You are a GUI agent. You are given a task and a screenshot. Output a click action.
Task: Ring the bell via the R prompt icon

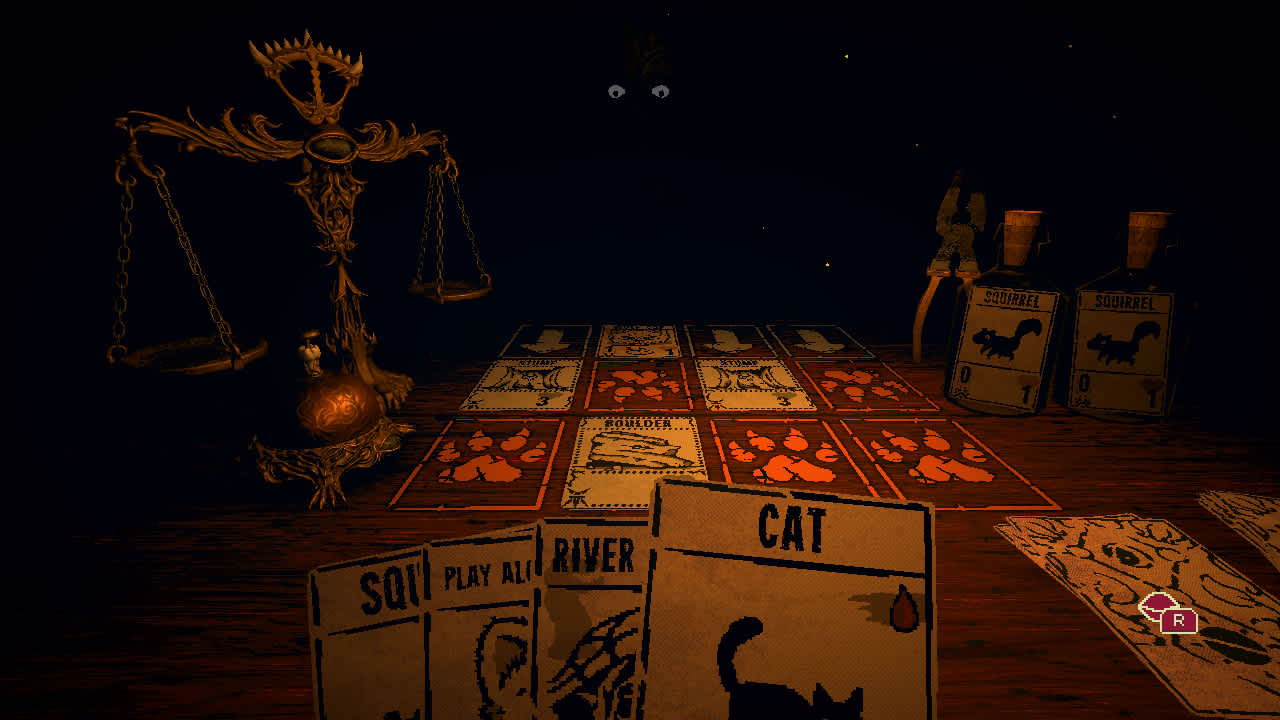(1176, 619)
